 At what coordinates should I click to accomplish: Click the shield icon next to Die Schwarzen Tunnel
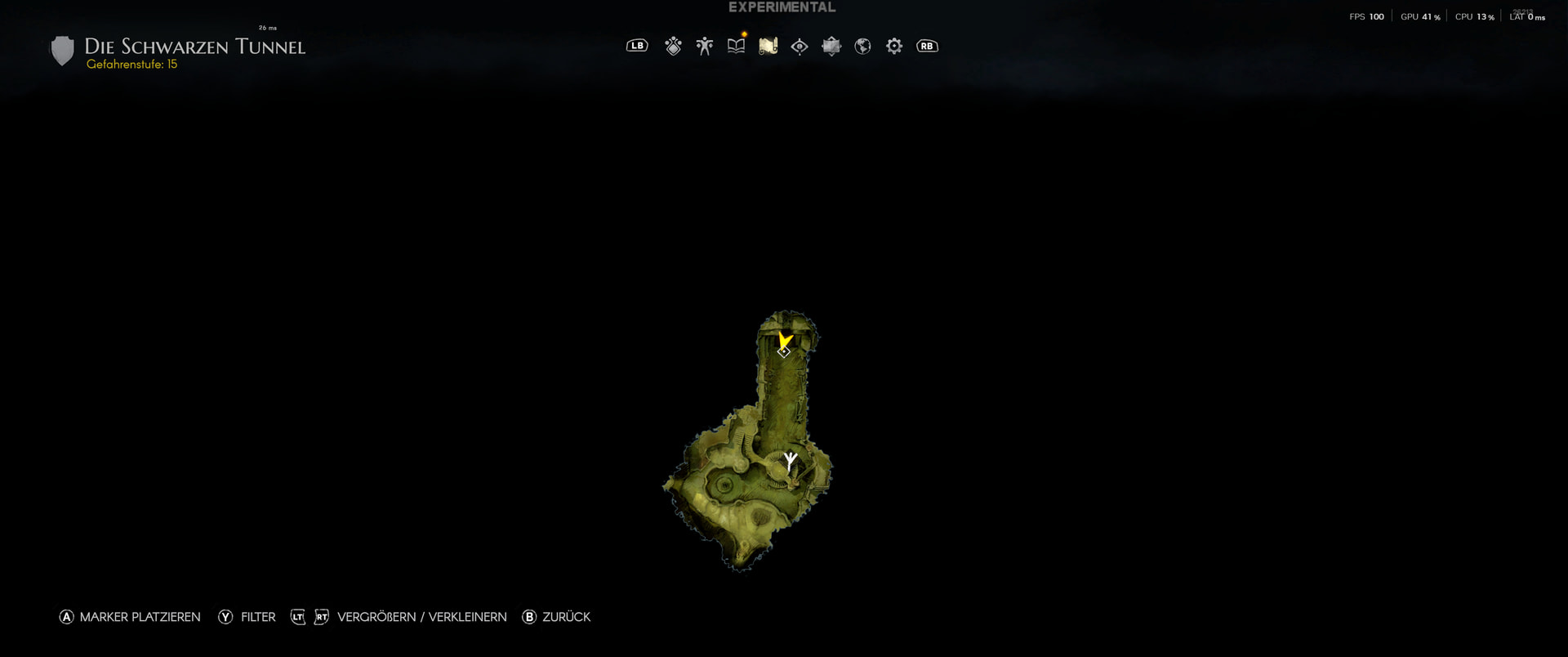tap(62, 50)
